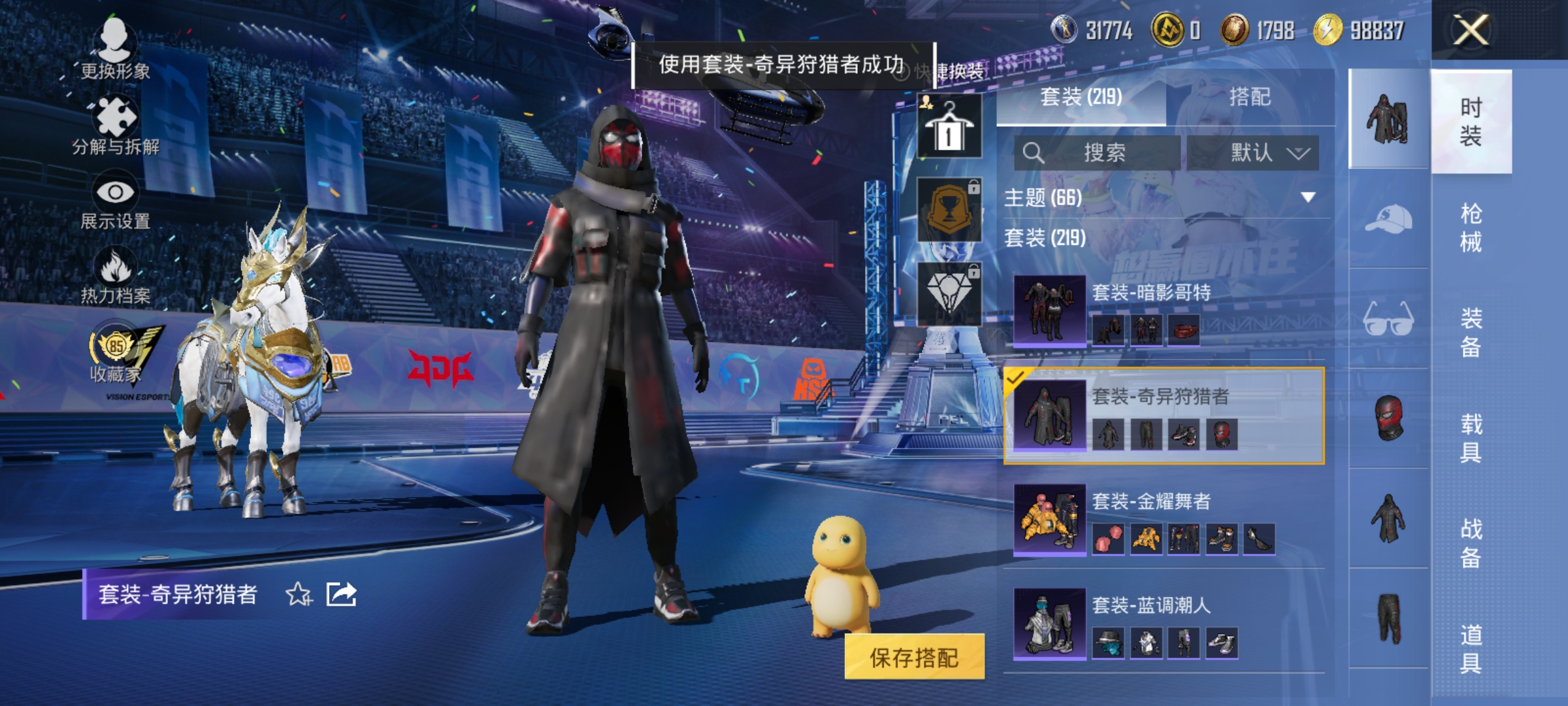
Task: Open the 默认 sort order dropdown
Action: coord(1254,152)
